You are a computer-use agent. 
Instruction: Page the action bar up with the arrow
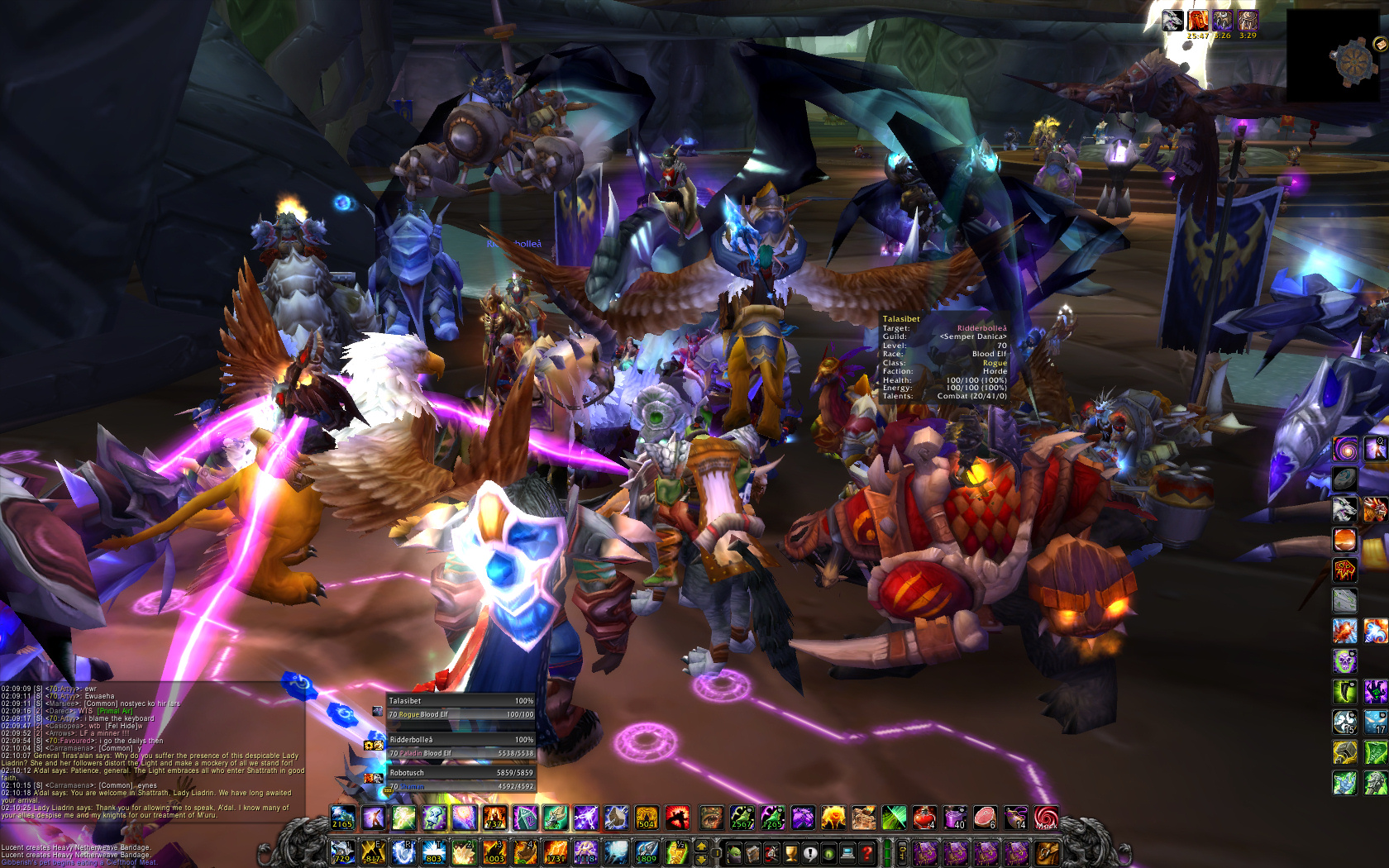(x=702, y=846)
